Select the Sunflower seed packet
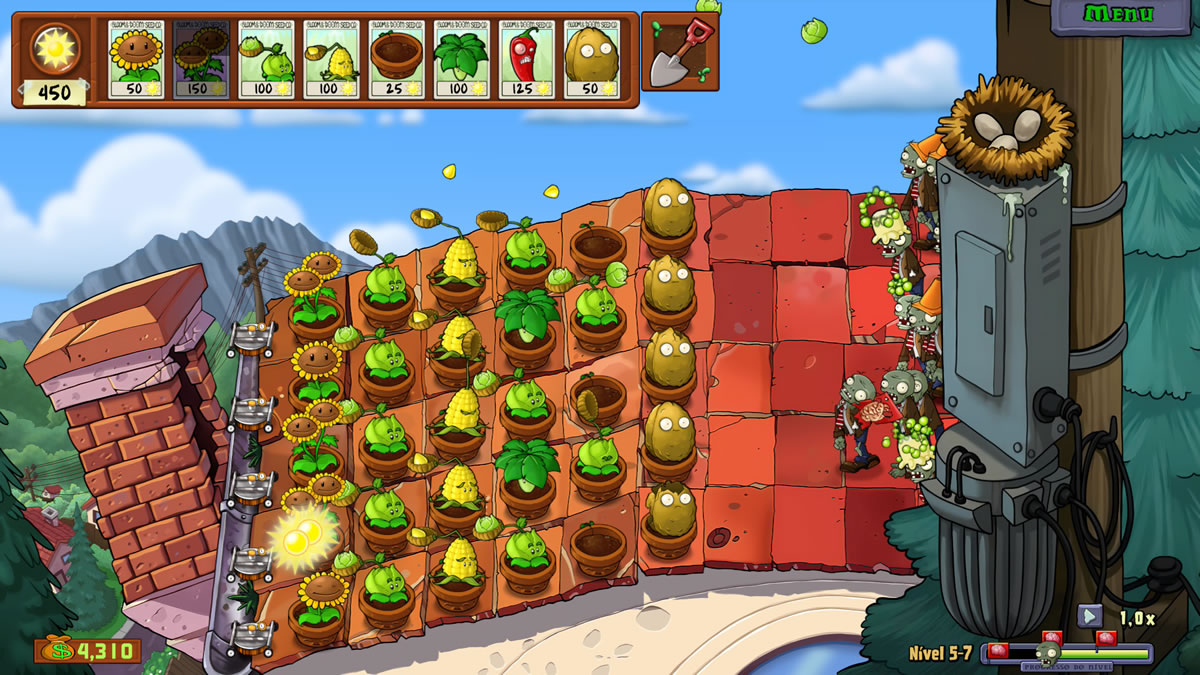The height and width of the screenshot is (675, 1200). click(x=136, y=59)
